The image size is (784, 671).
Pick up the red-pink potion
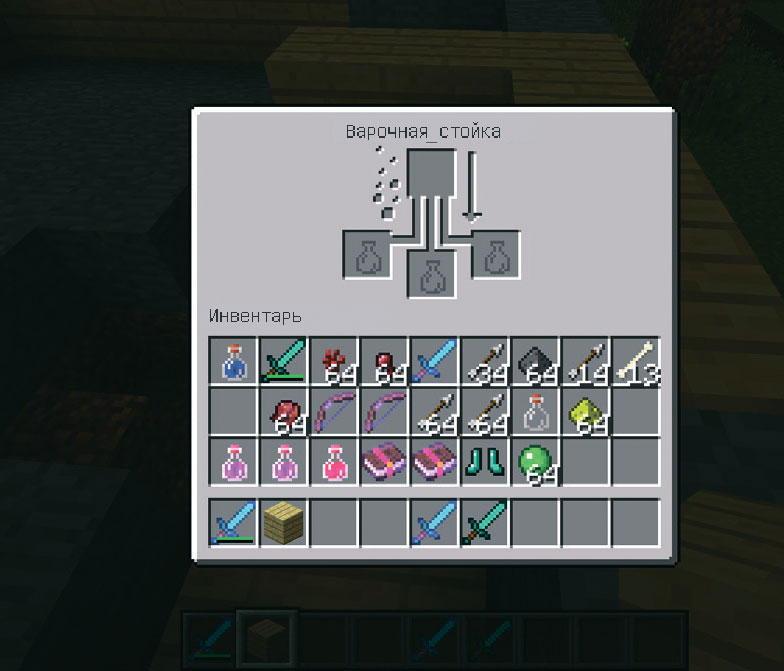tap(334, 461)
